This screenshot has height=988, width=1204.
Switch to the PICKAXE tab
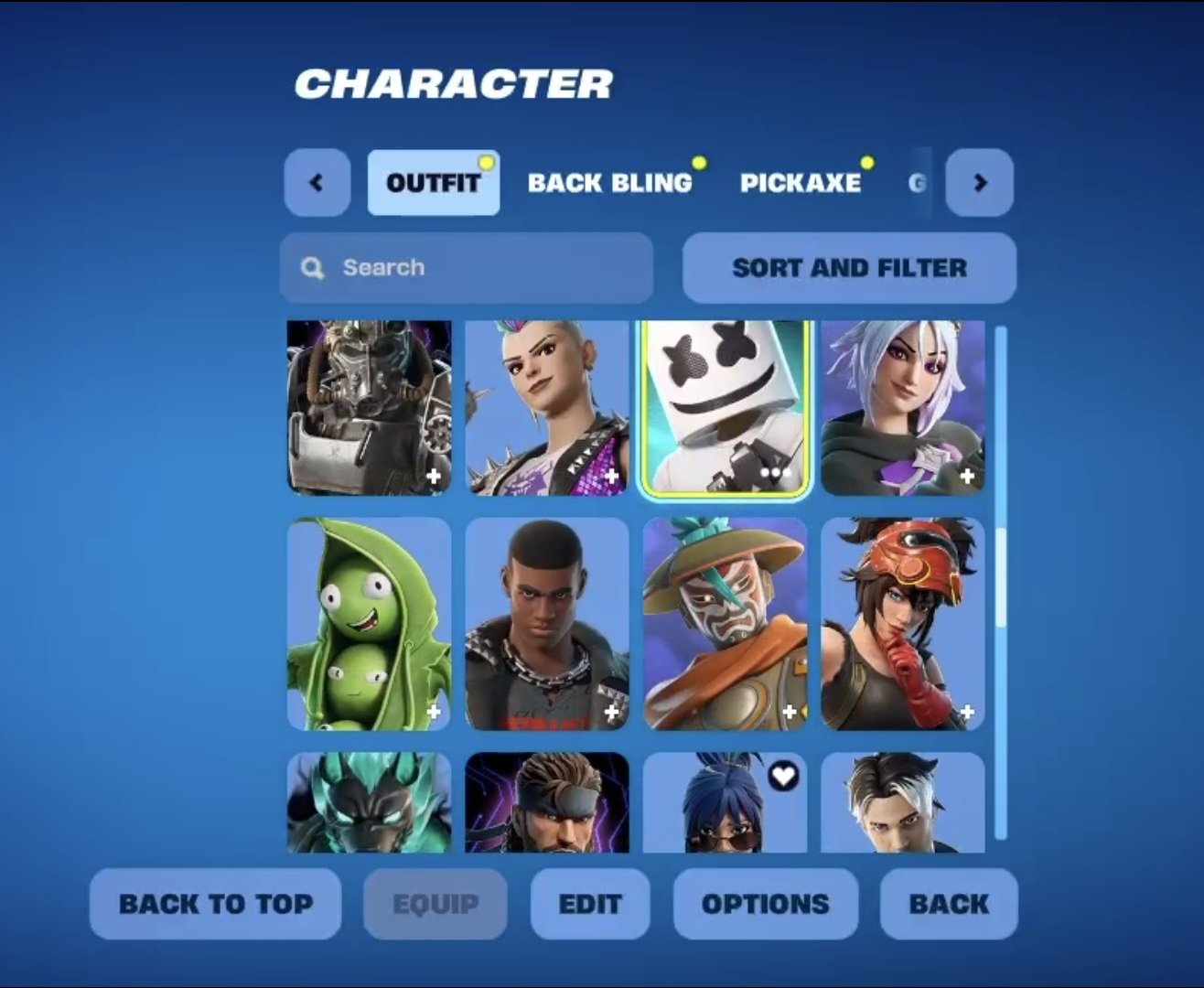(x=801, y=183)
